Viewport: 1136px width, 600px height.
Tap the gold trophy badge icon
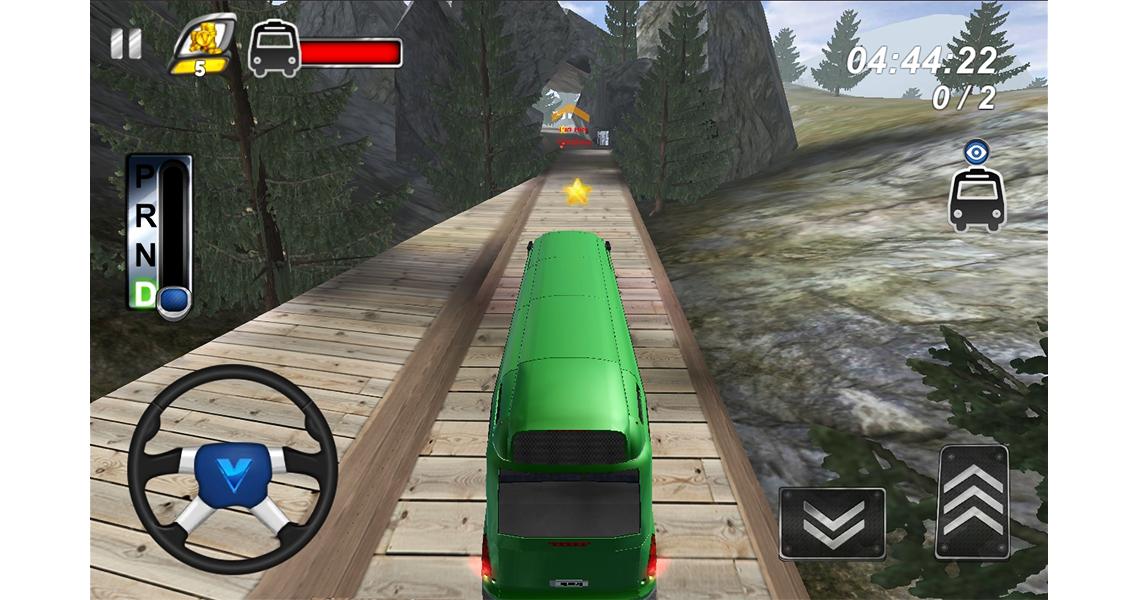click(204, 45)
